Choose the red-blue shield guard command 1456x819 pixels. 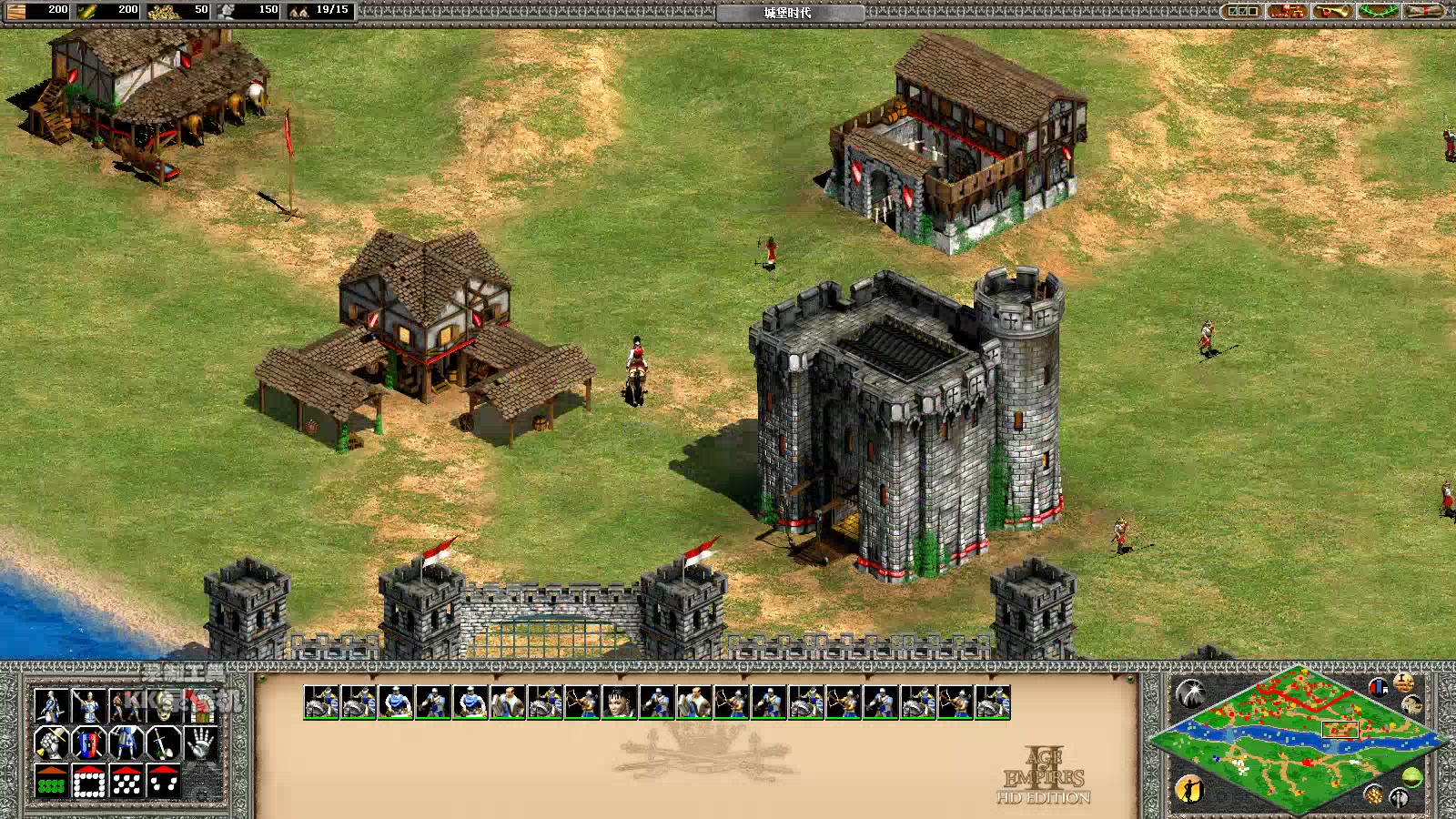[x=89, y=743]
